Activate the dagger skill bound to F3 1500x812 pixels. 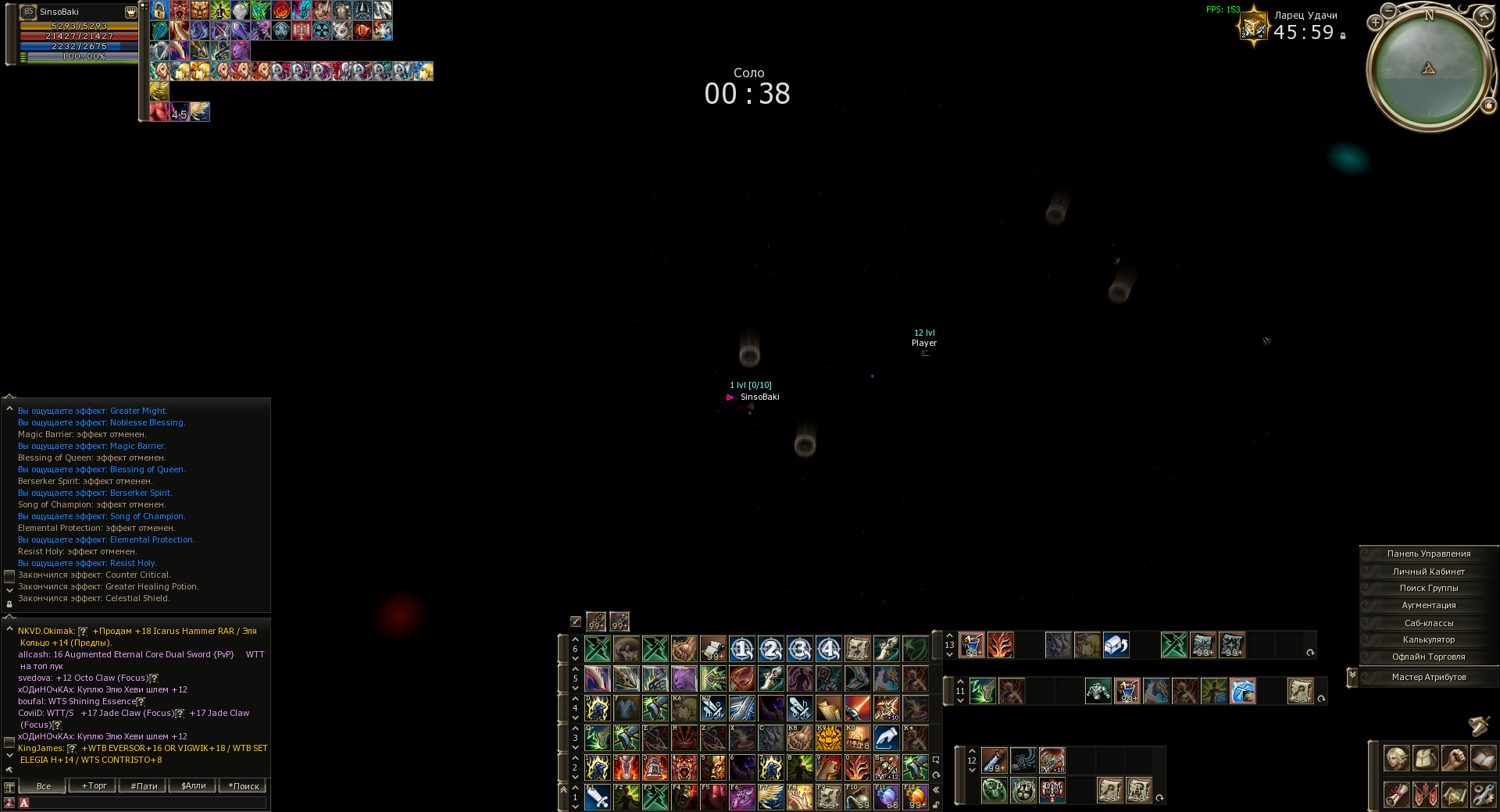point(656,798)
